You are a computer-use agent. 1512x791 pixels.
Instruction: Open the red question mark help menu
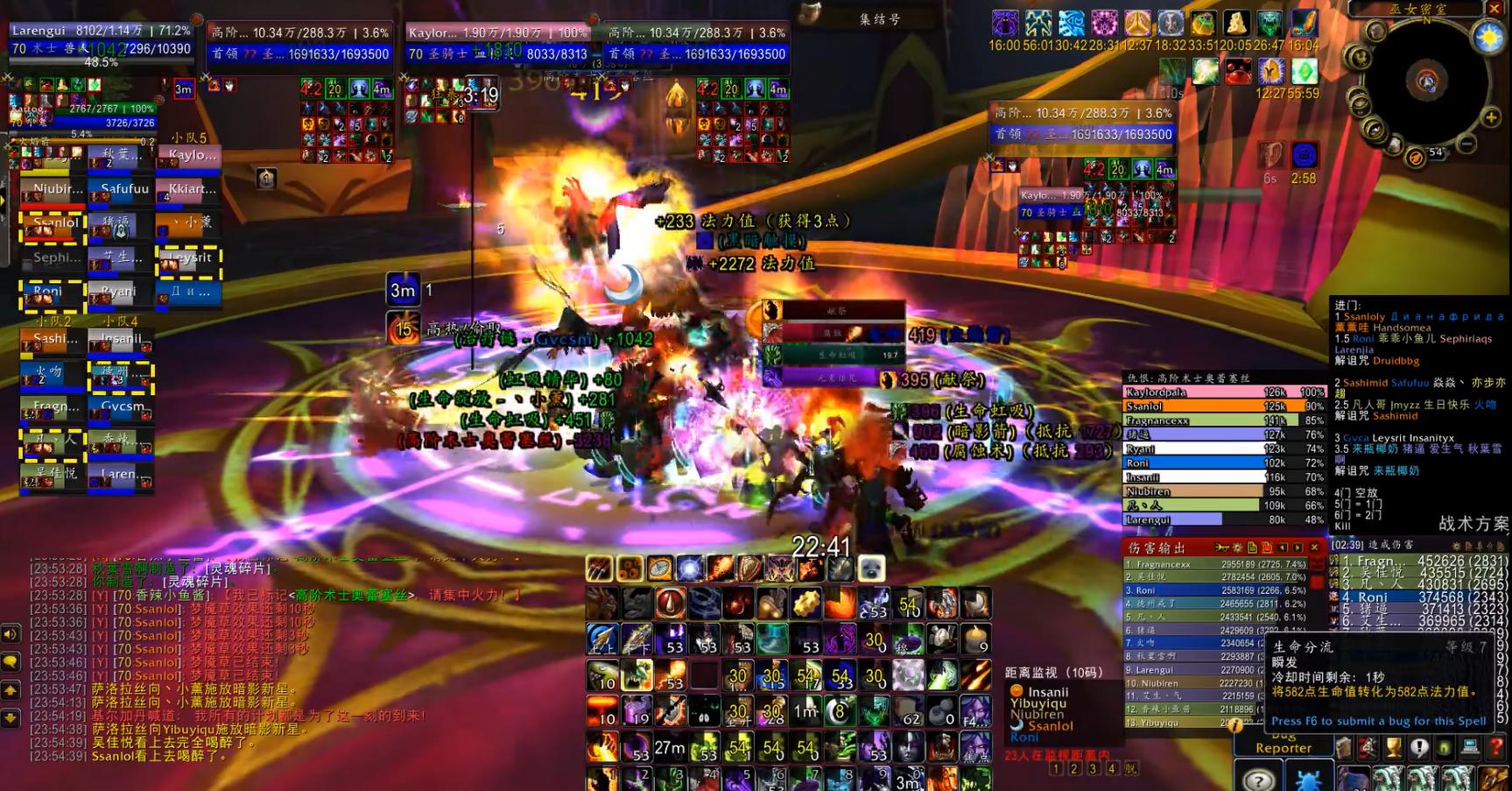(x=1495, y=748)
